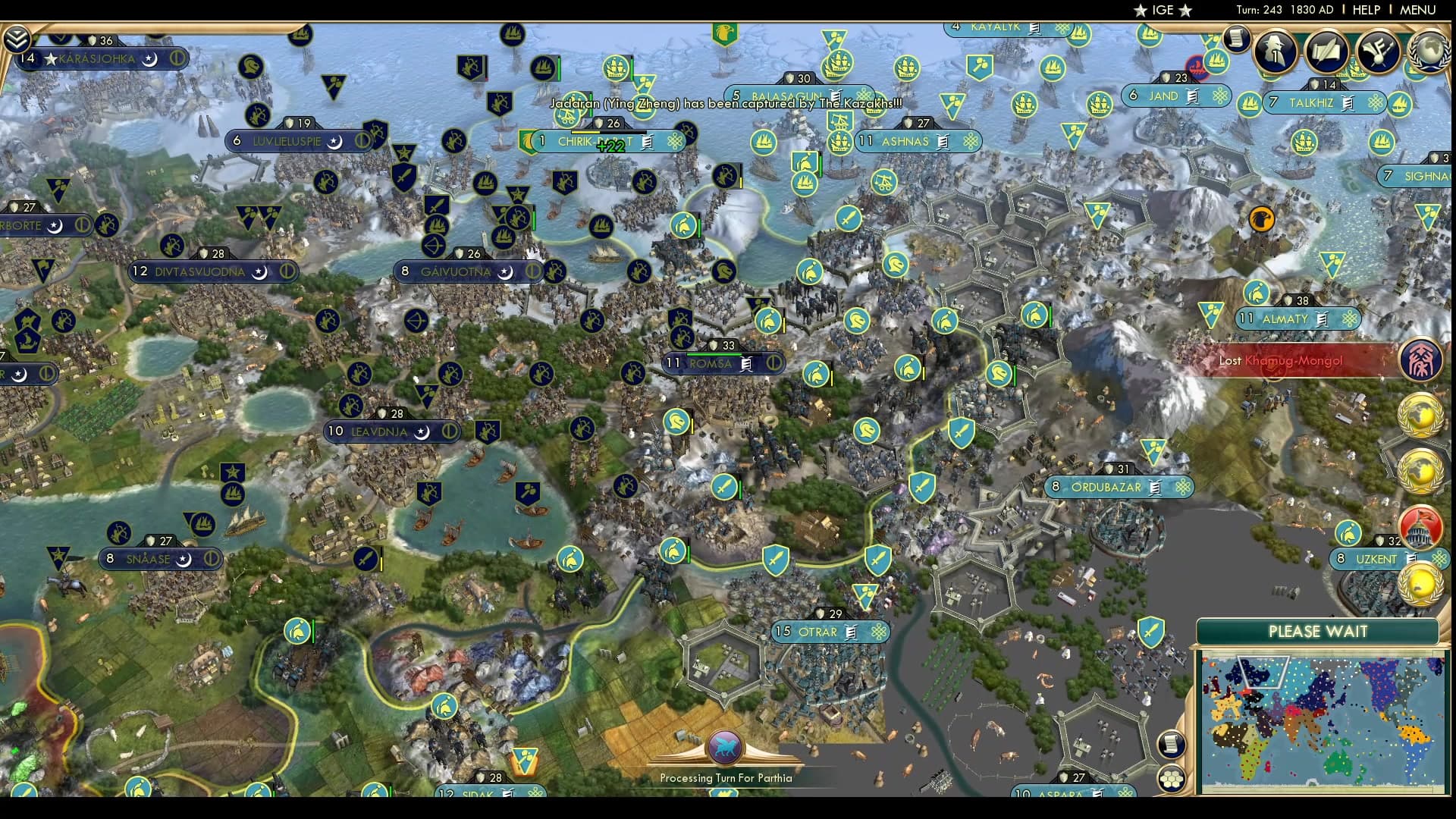Toggle strategic view with the hex tiles icon
The height and width of the screenshot is (819, 1456).
[x=1172, y=777]
